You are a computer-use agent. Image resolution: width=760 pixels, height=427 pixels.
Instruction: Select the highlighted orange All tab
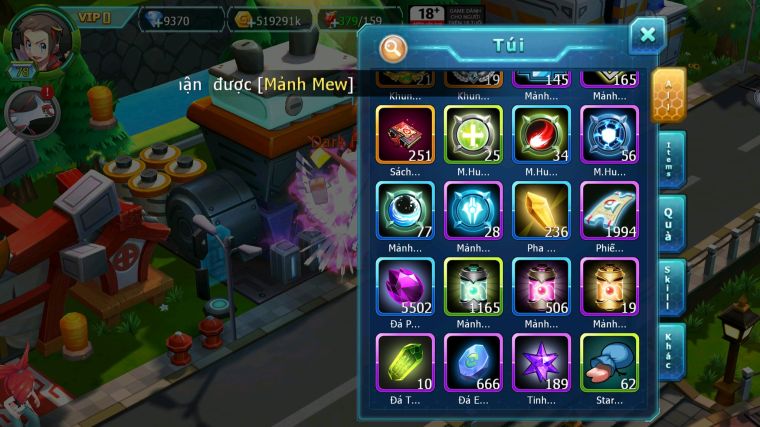tap(669, 95)
